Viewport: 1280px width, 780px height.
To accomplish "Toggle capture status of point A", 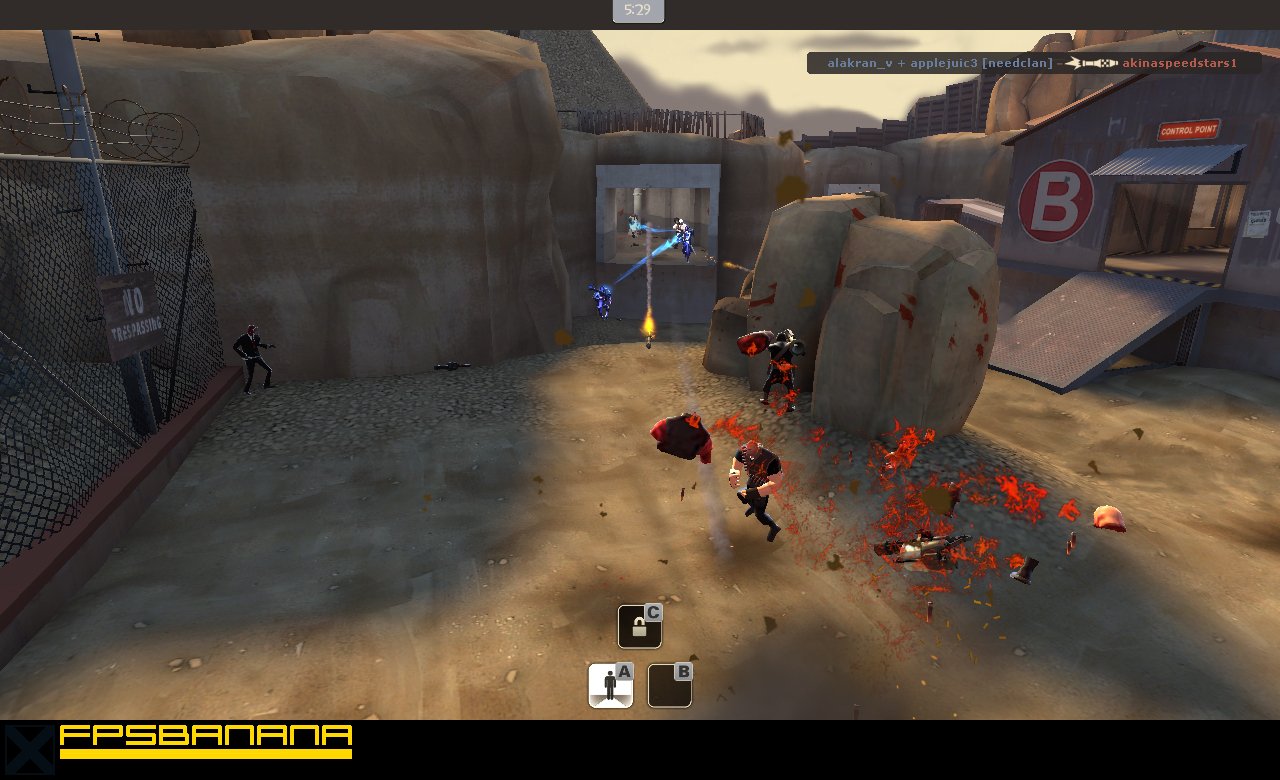I will [x=610, y=684].
